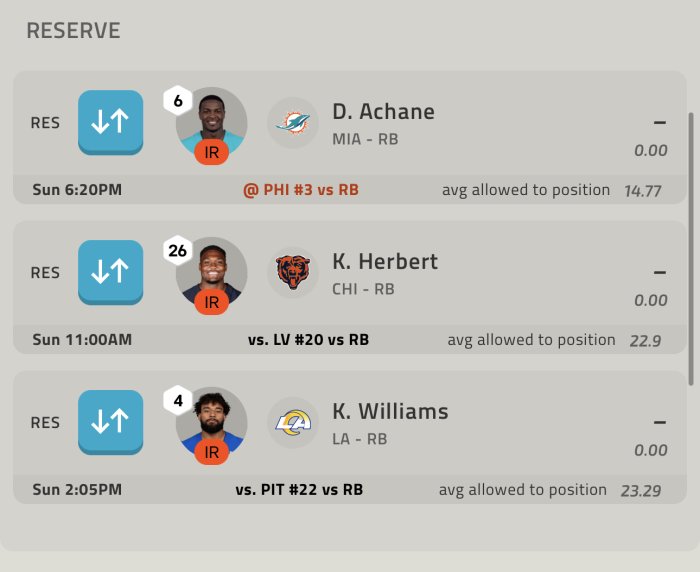Tap the swap arrows beside K. Herbert
Image resolution: width=700 pixels, height=572 pixels.
click(110, 272)
